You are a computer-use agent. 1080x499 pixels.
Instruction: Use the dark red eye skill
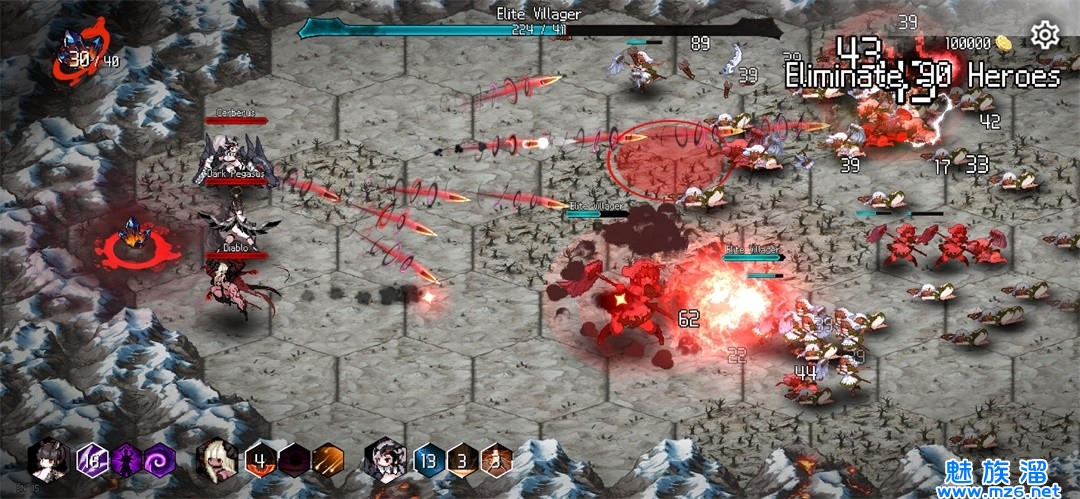coord(294,460)
